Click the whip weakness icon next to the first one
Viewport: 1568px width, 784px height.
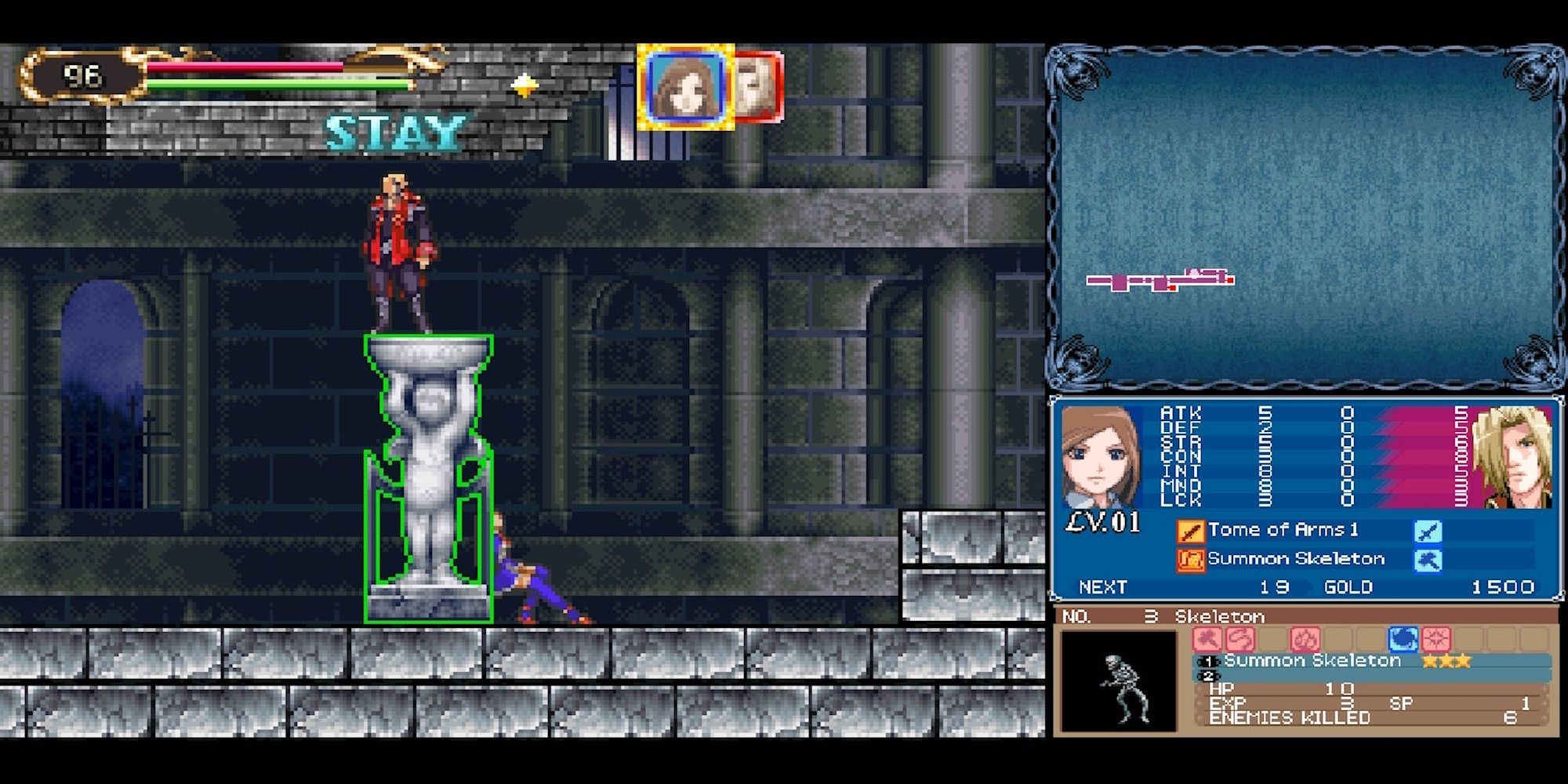pyautogui.click(x=1240, y=640)
